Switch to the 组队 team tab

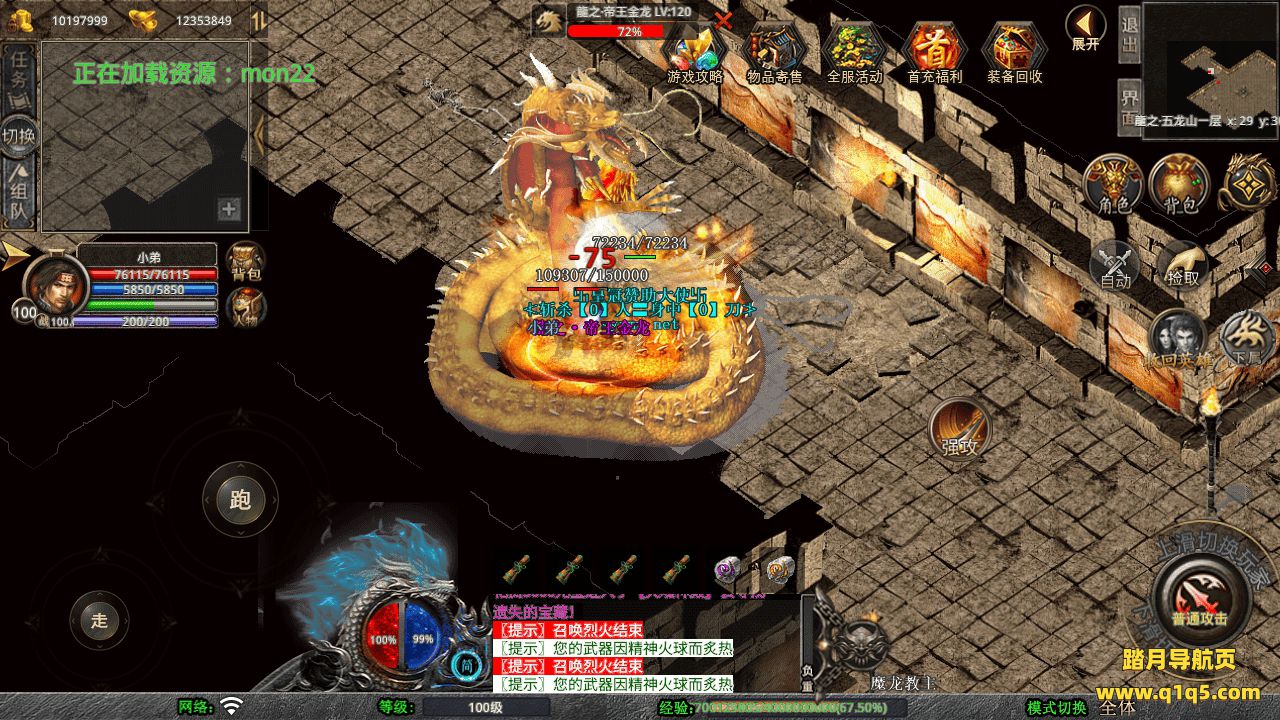[x=20, y=195]
